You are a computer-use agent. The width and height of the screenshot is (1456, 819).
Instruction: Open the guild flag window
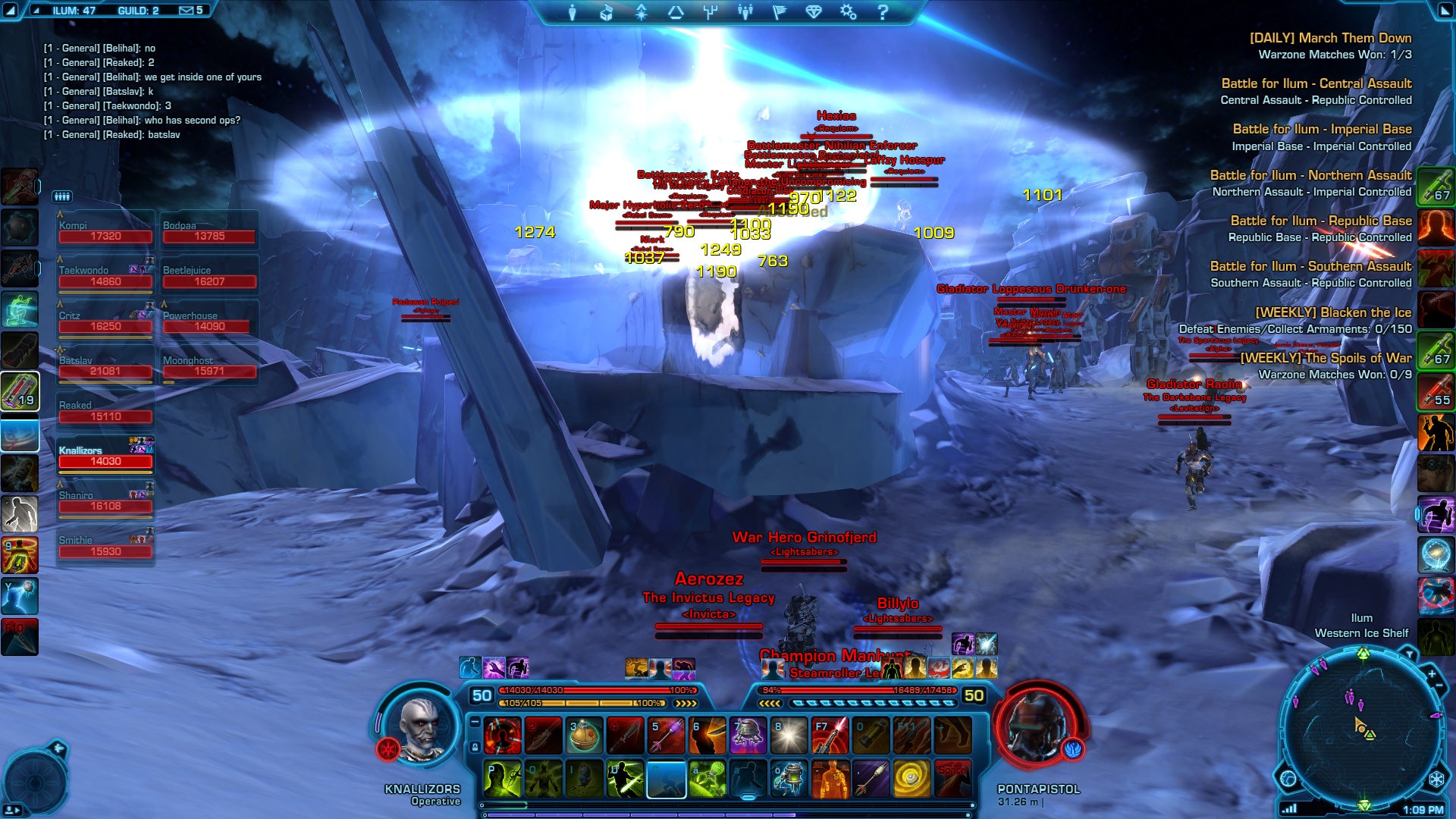pyautogui.click(x=780, y=12)
